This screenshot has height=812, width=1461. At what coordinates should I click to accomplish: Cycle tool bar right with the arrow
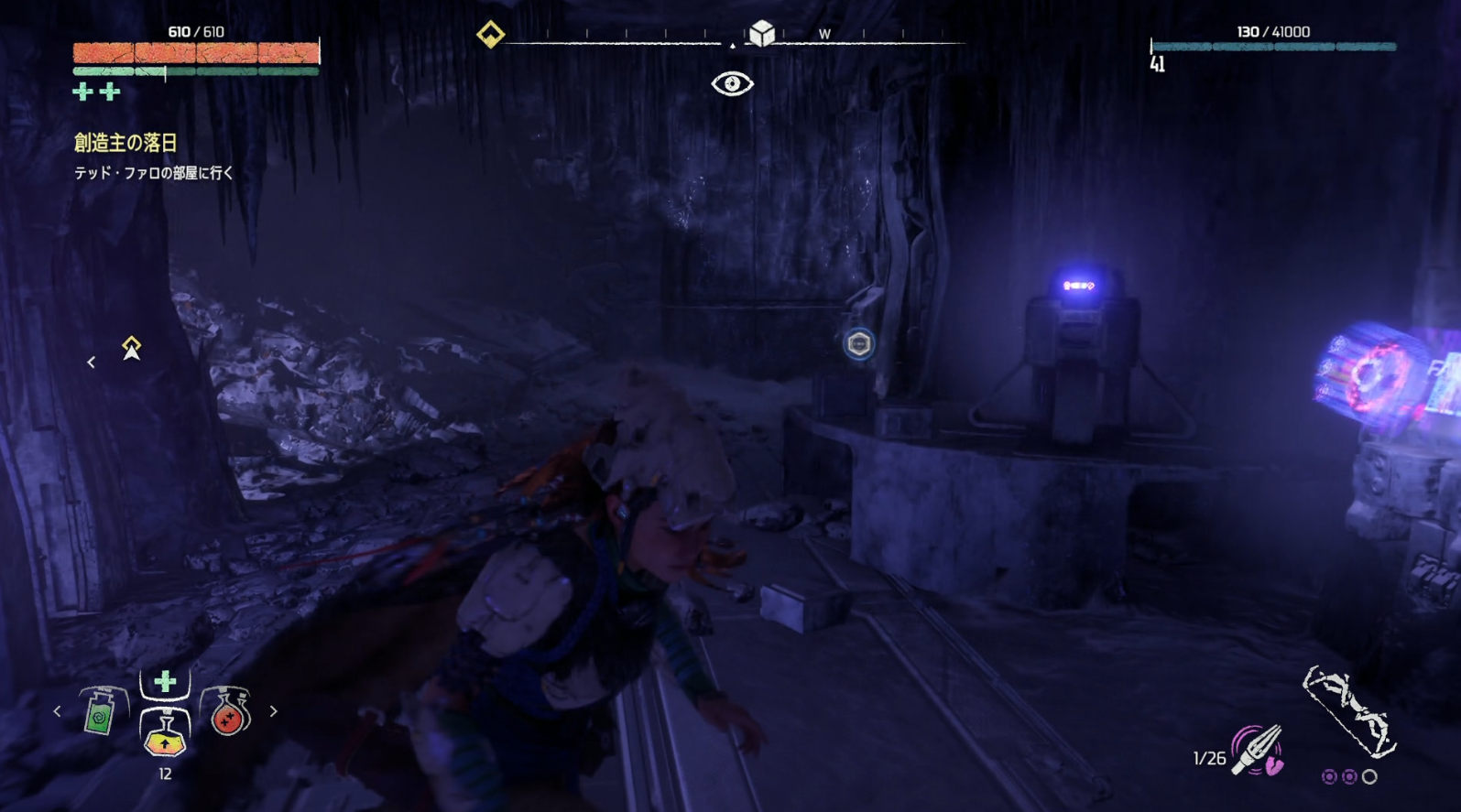(x=273, y=711)
